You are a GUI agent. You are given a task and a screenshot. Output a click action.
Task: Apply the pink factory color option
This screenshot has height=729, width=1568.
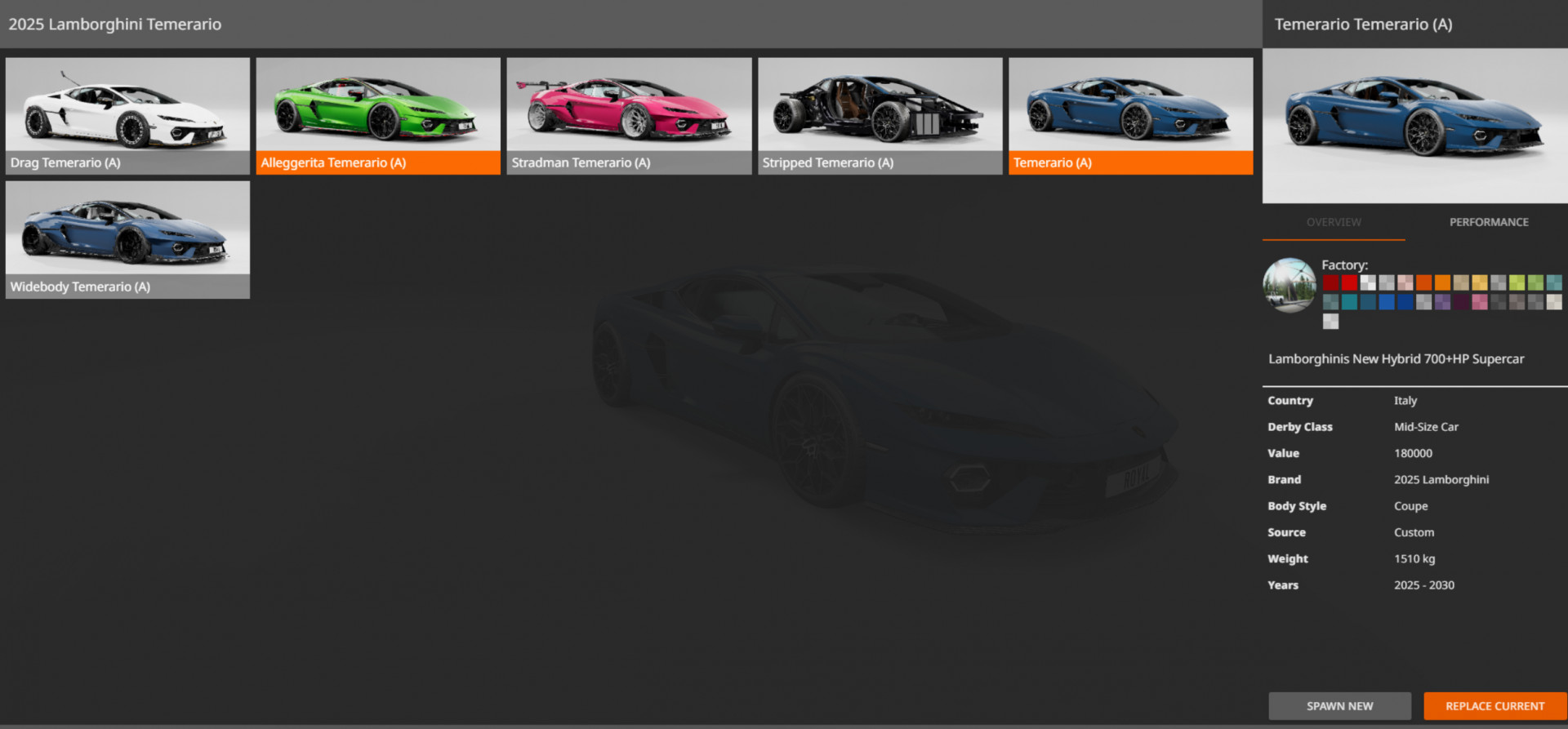1480,302
